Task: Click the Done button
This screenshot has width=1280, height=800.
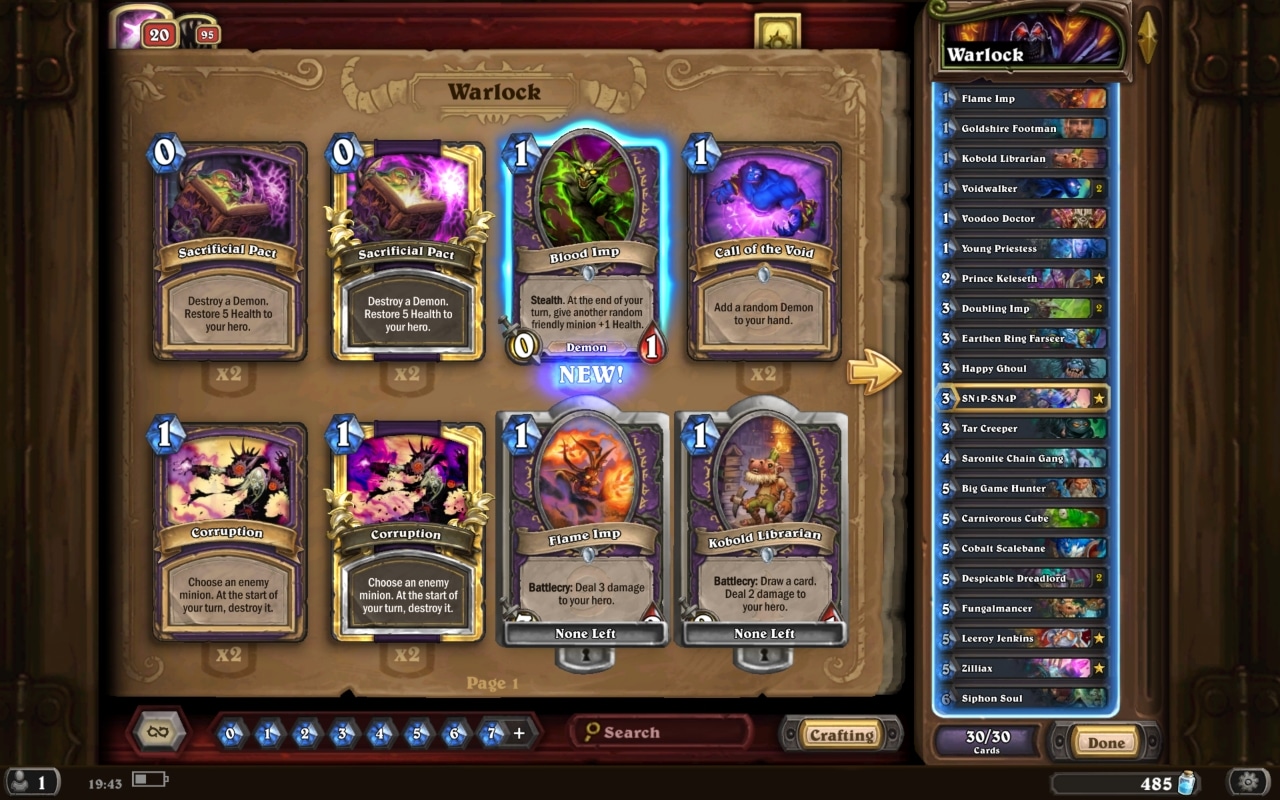Action: pyautogui.click(x=1105, y=742)
